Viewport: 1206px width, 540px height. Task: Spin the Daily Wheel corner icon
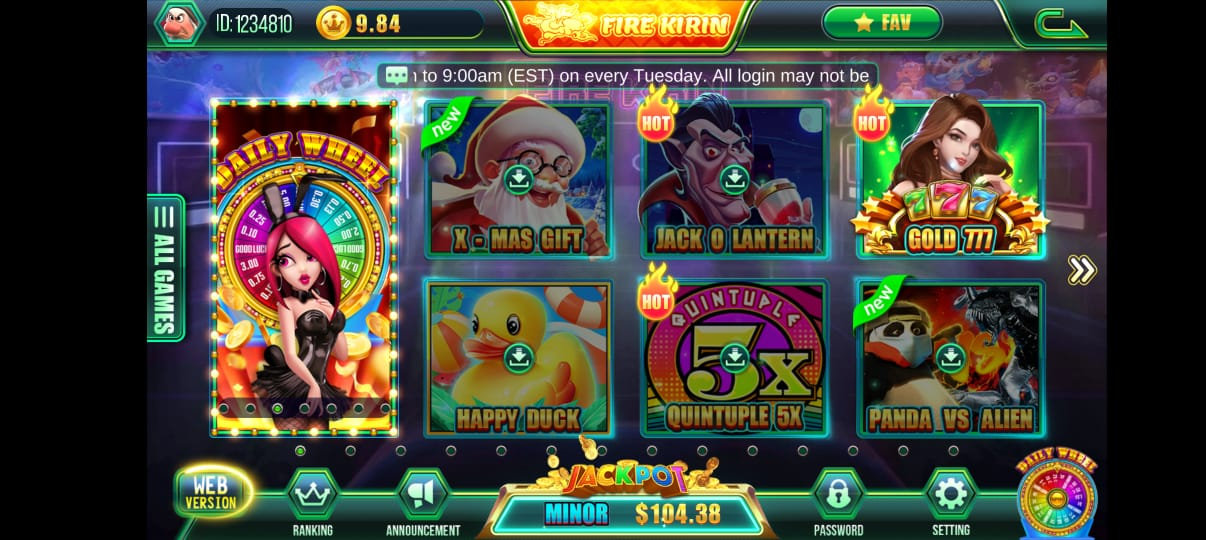click(1056, 497)
